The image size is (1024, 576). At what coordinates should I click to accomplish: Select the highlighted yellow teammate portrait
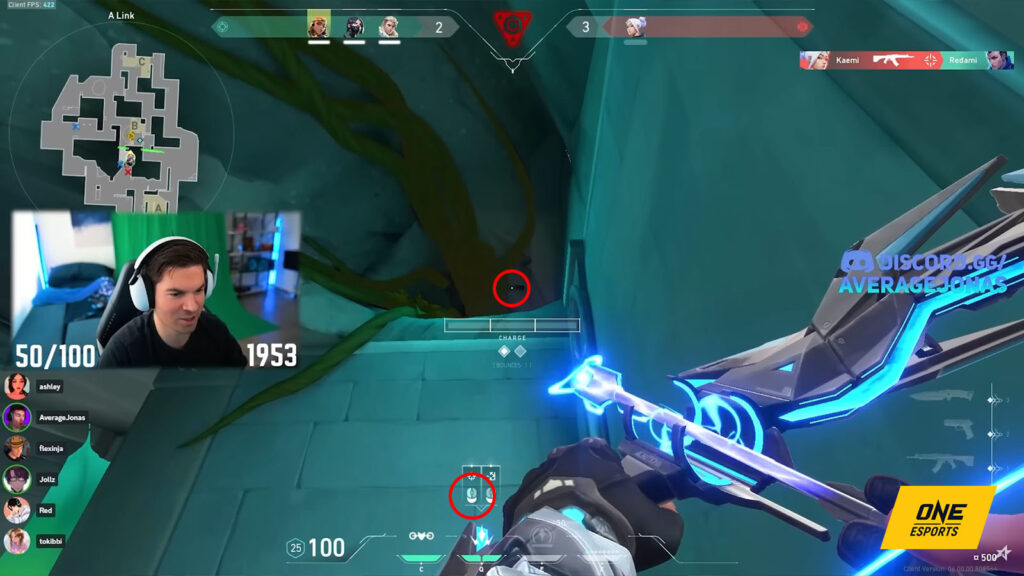tap(318, 25)
